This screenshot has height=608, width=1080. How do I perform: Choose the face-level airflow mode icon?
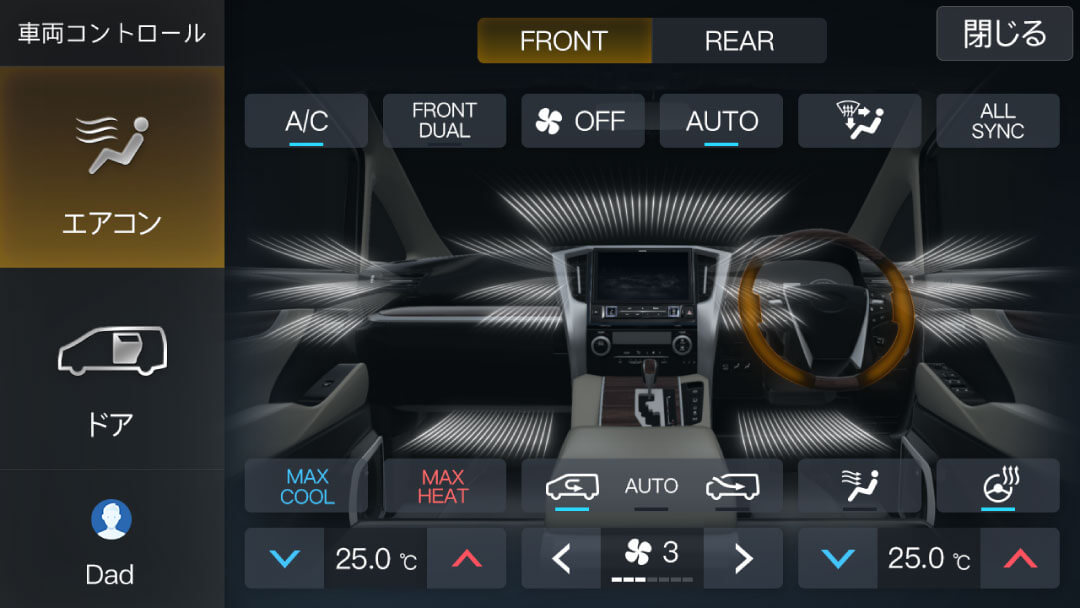point(859,486)
